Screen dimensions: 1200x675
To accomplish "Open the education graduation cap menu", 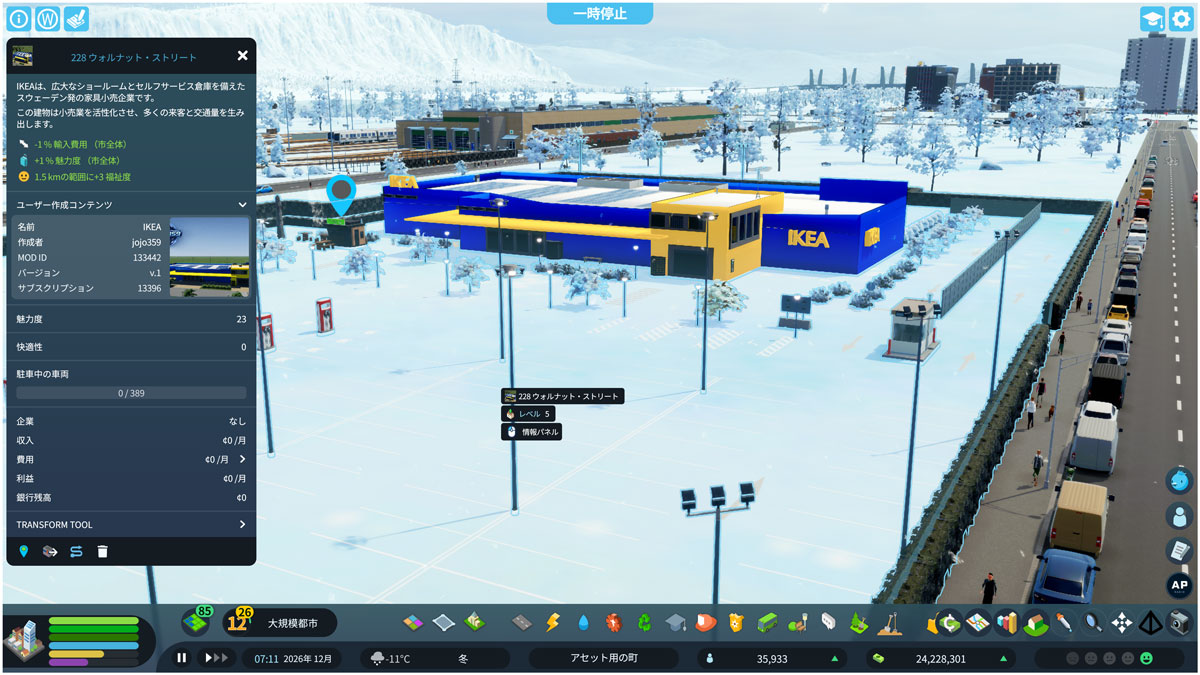I will [x=675, y=622].
